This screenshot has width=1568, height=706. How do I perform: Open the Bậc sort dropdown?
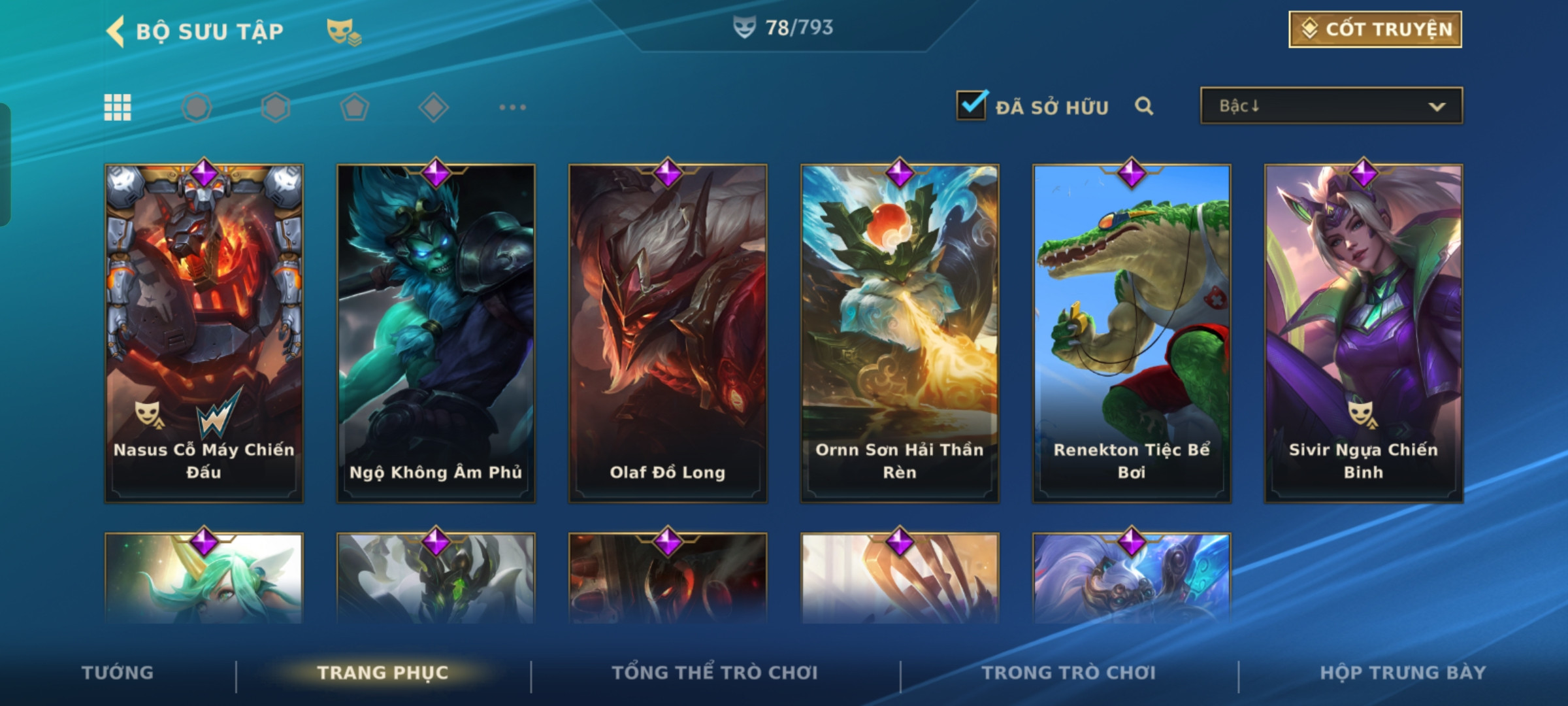pos(1331,106)
